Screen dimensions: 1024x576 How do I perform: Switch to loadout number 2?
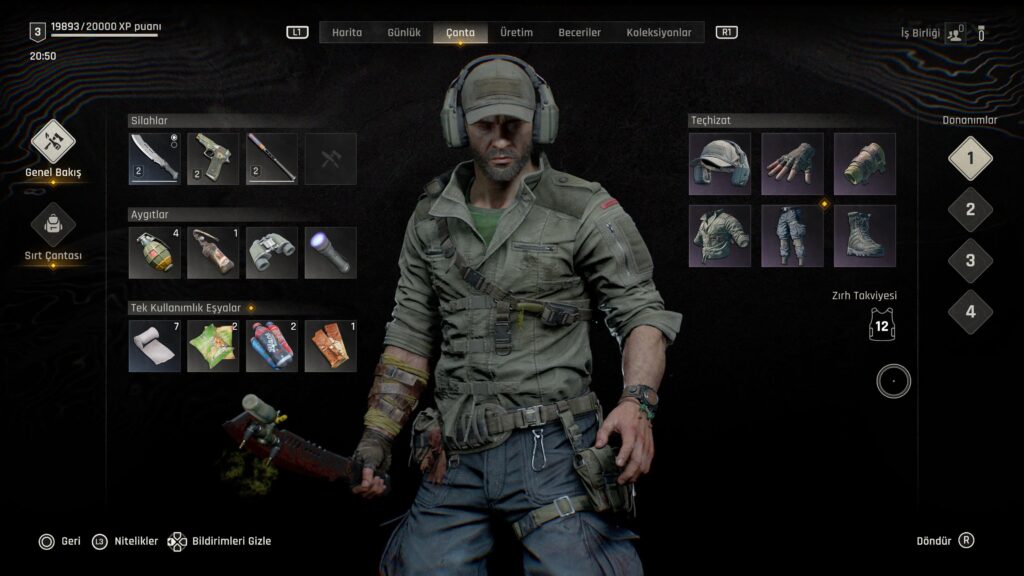click(x=970, y=210)
